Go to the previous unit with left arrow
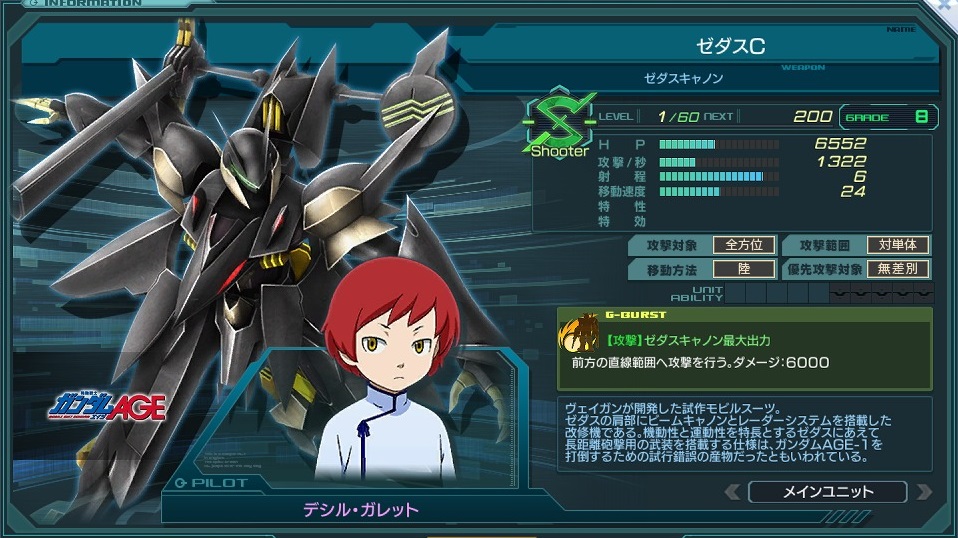The width and height of the screenshot is (958, 538). (x=733, y=491)
